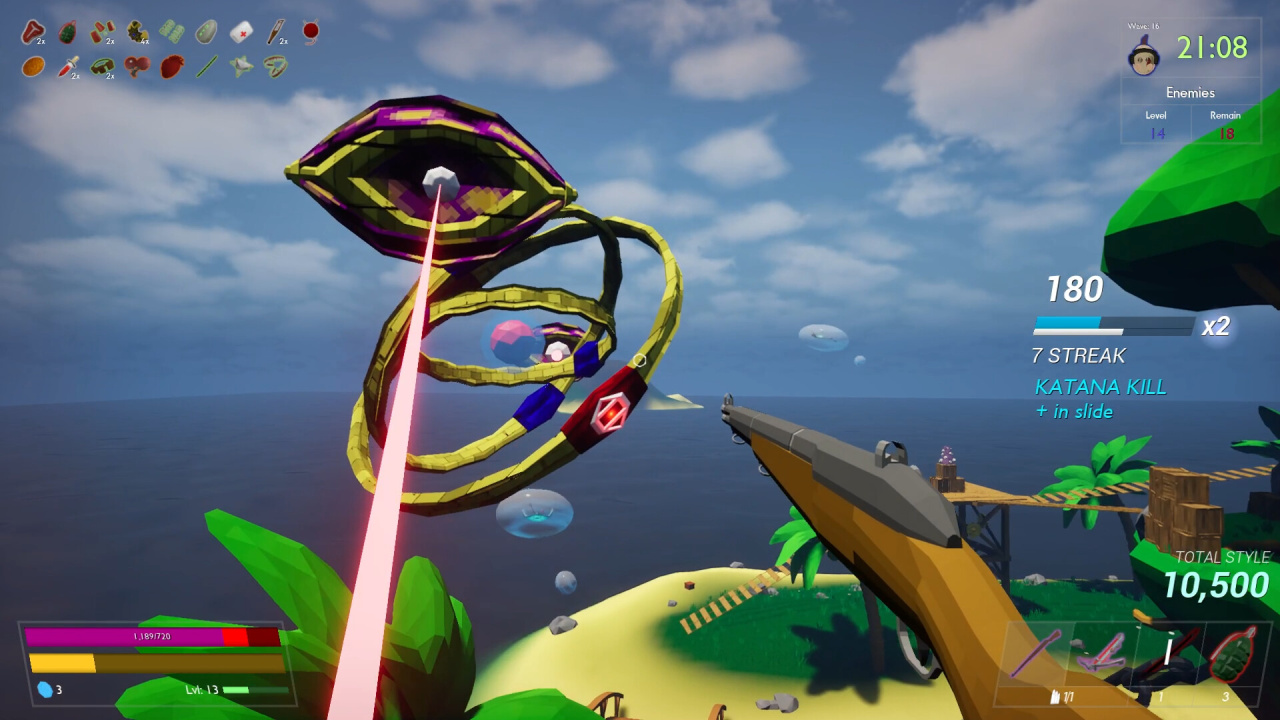This screenshot has height=720, width=1280.
Task: Click the green goggles item icon
Action: 102,67
